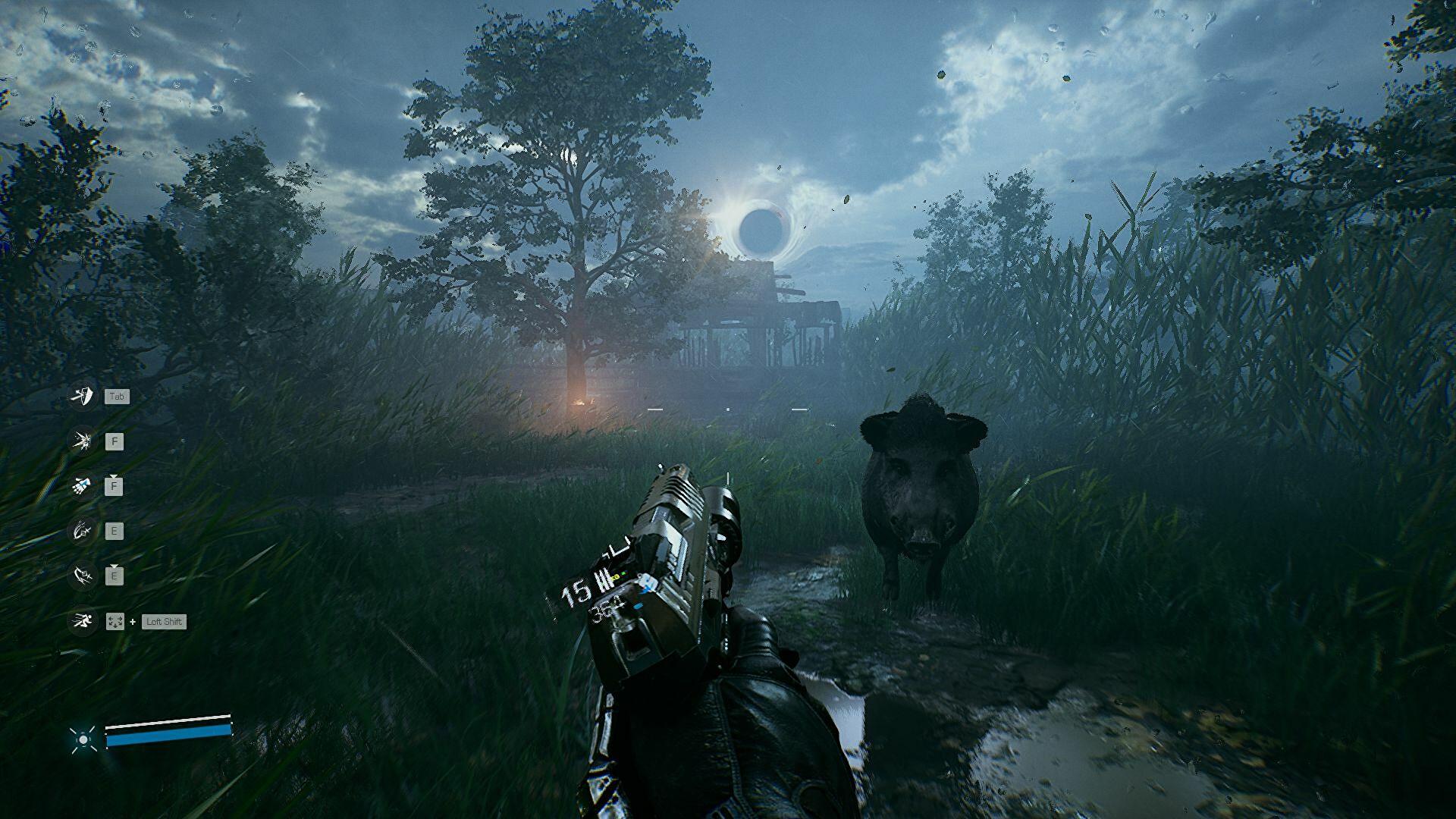Use the downward tractor slam ability

click(81, 576)
